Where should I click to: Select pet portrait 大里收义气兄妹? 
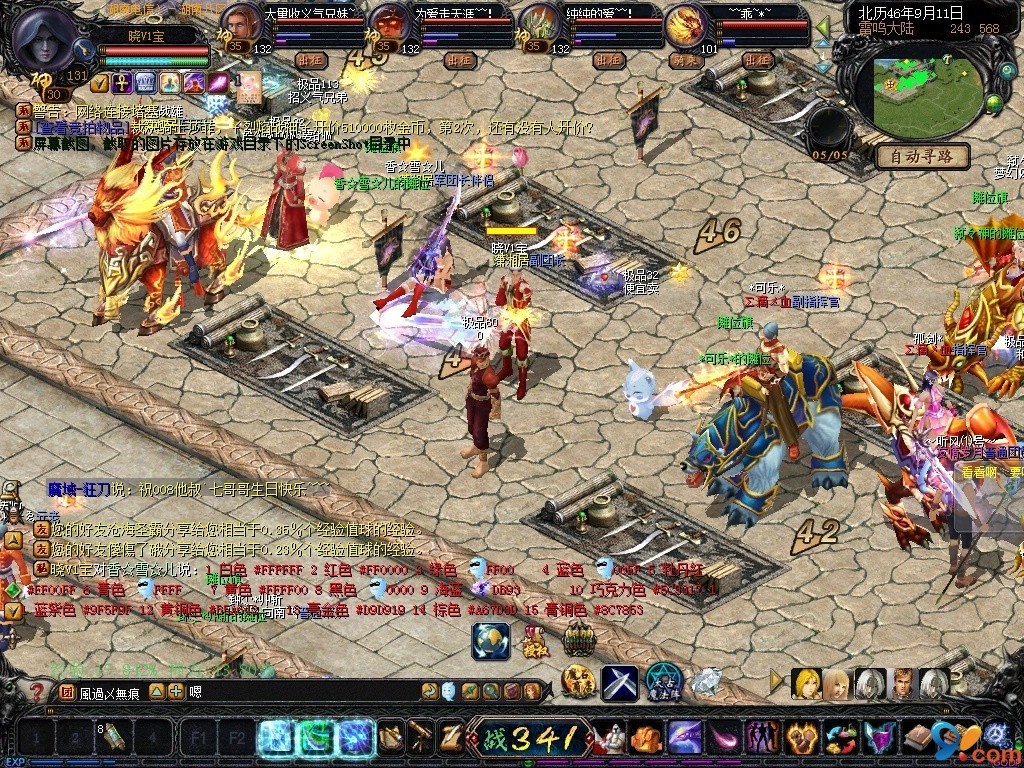point(240,22)
